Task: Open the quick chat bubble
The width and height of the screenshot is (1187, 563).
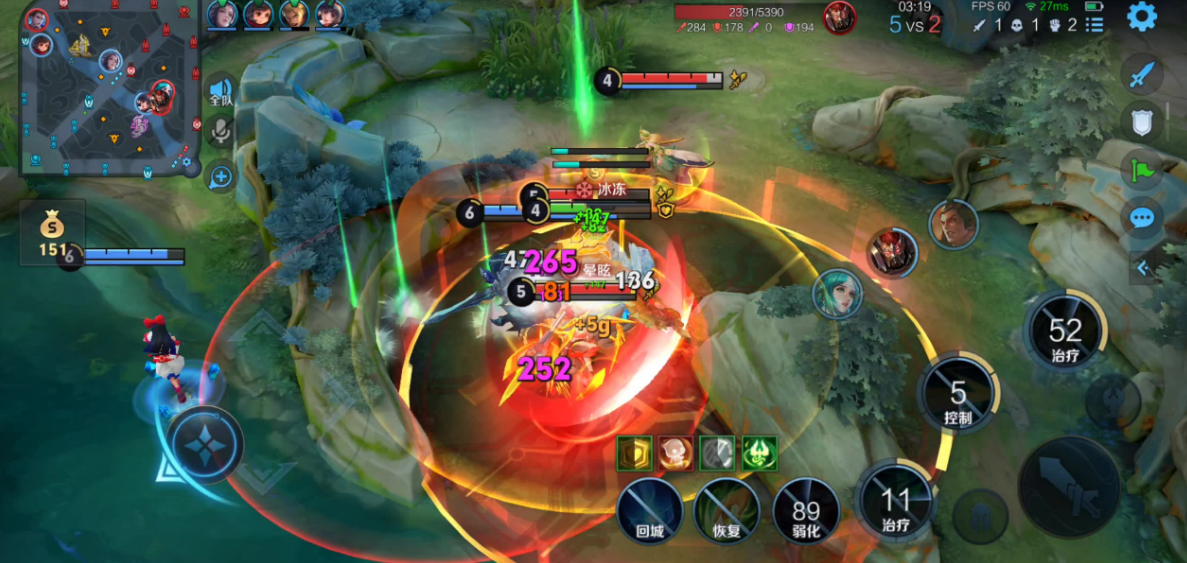Action: click(1141, 219)
